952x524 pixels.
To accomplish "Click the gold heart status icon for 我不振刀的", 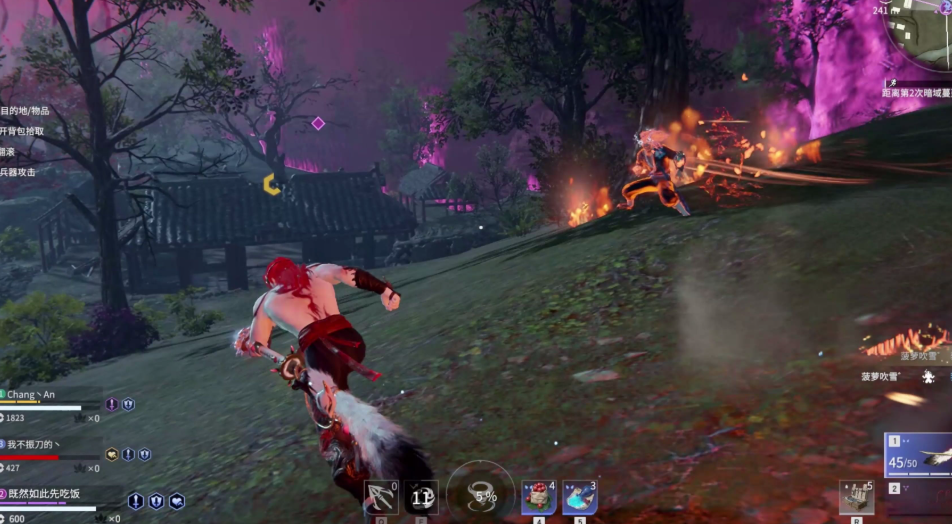I will [x=112, y=454].
